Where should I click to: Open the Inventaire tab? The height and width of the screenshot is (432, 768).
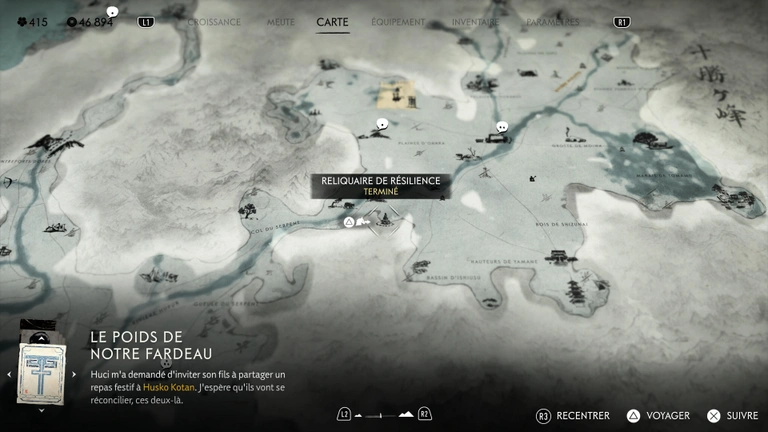tap(475, 21)
